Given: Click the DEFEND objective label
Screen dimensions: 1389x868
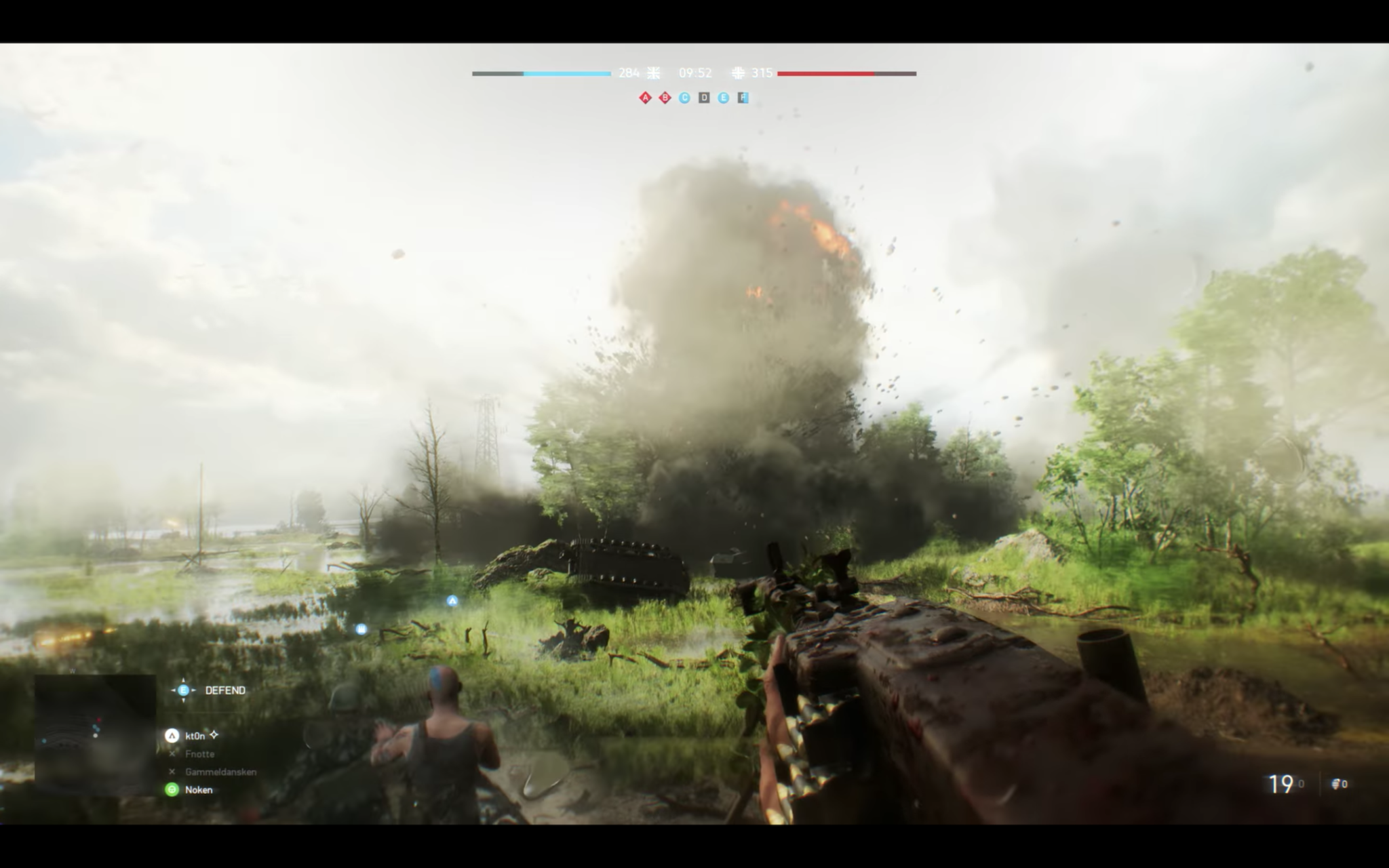Looking at the screenshot, I should 225,690.
